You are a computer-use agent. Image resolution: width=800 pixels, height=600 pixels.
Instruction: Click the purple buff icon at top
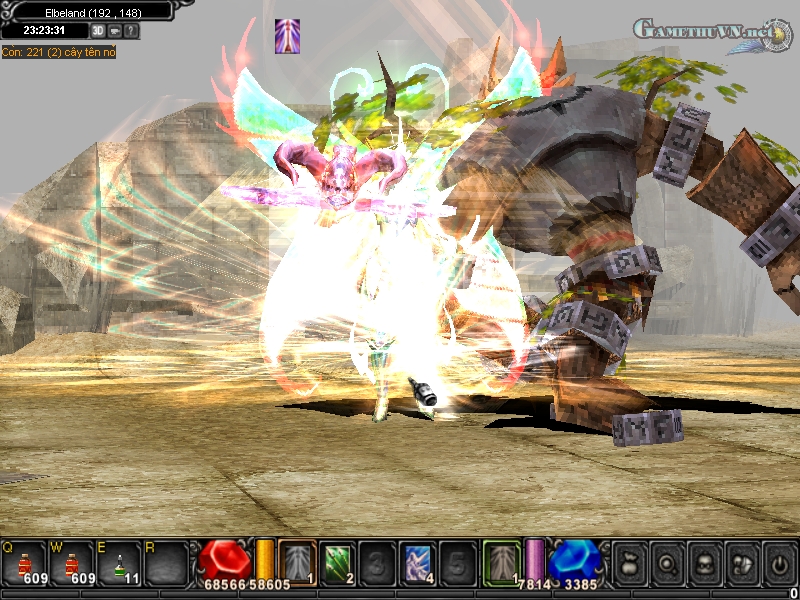coord(287,36)
